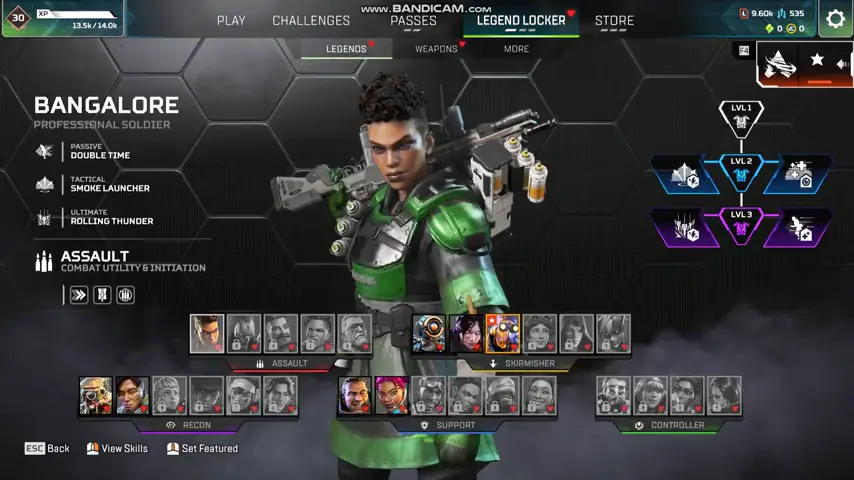Choose the first Assault legend portrait
854x480 pixels.
click(207, 334)
